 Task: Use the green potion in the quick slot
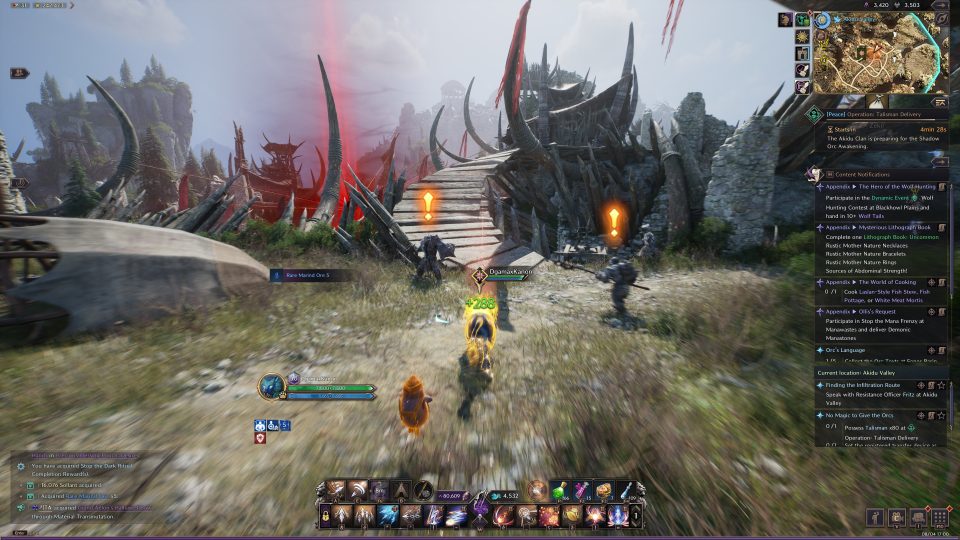(558, 490)
